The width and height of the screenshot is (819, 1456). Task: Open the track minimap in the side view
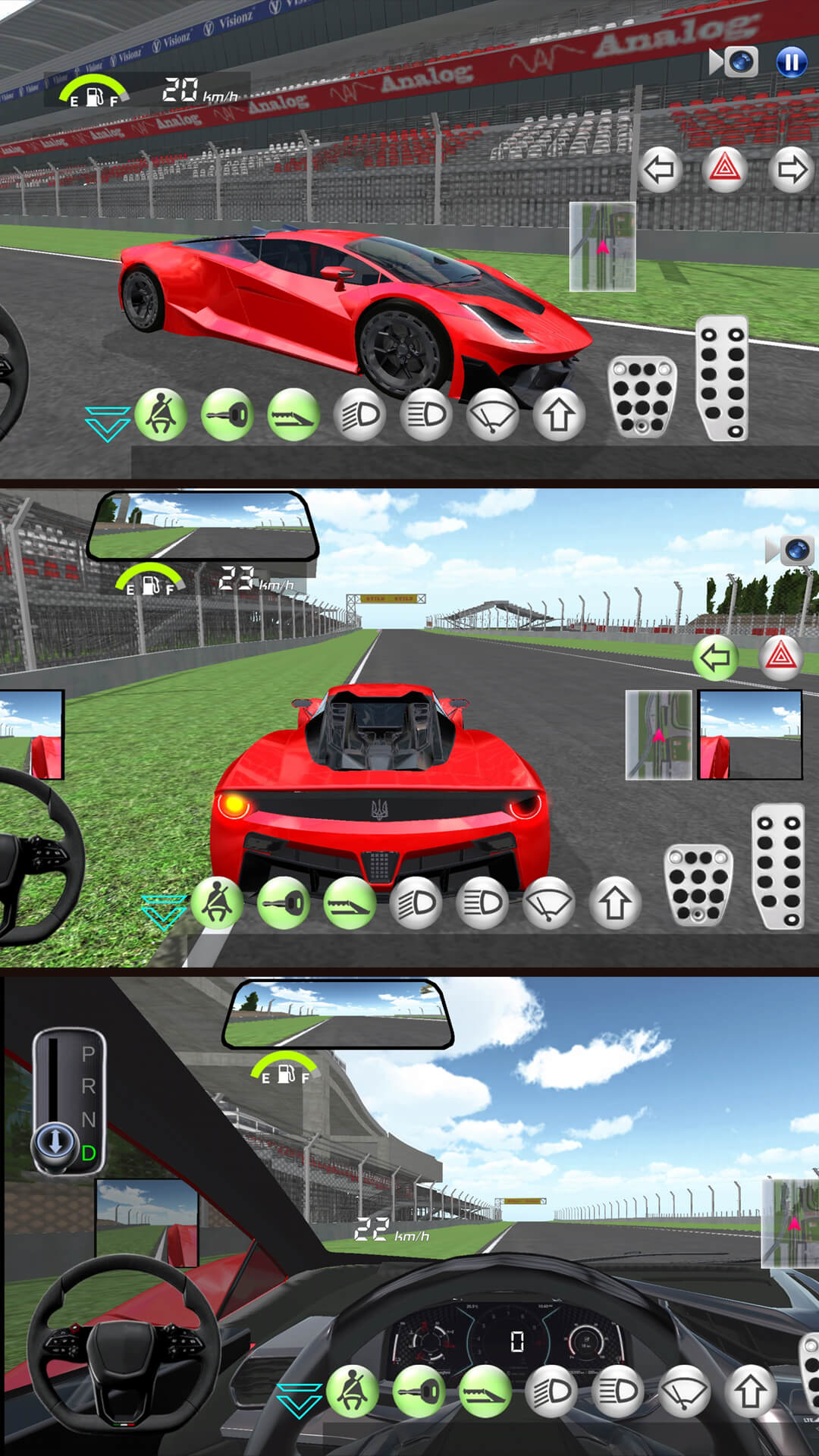(x=602, y=246)
